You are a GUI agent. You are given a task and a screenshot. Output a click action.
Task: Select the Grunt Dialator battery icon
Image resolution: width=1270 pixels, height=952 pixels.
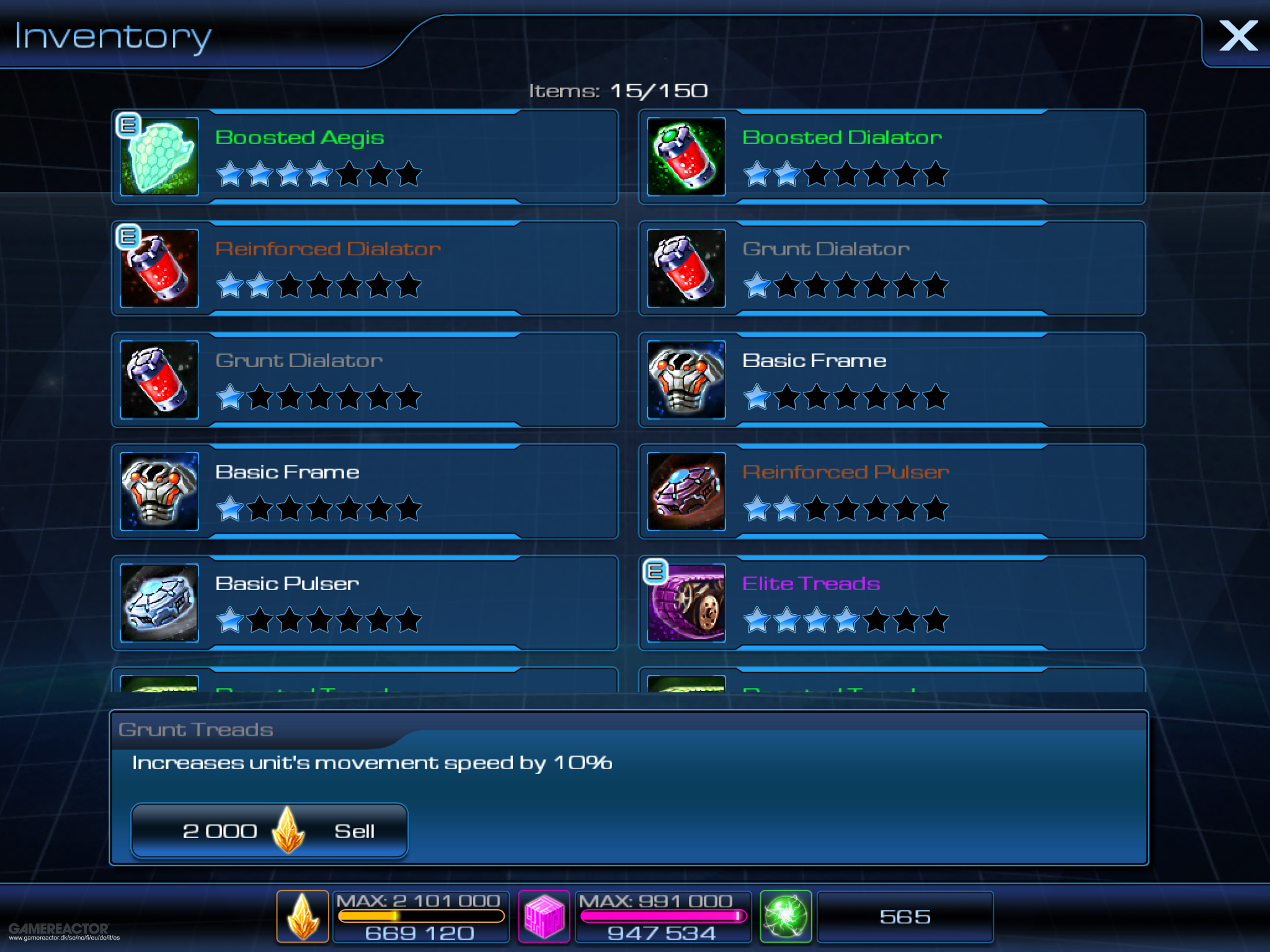tap(685, 268)
